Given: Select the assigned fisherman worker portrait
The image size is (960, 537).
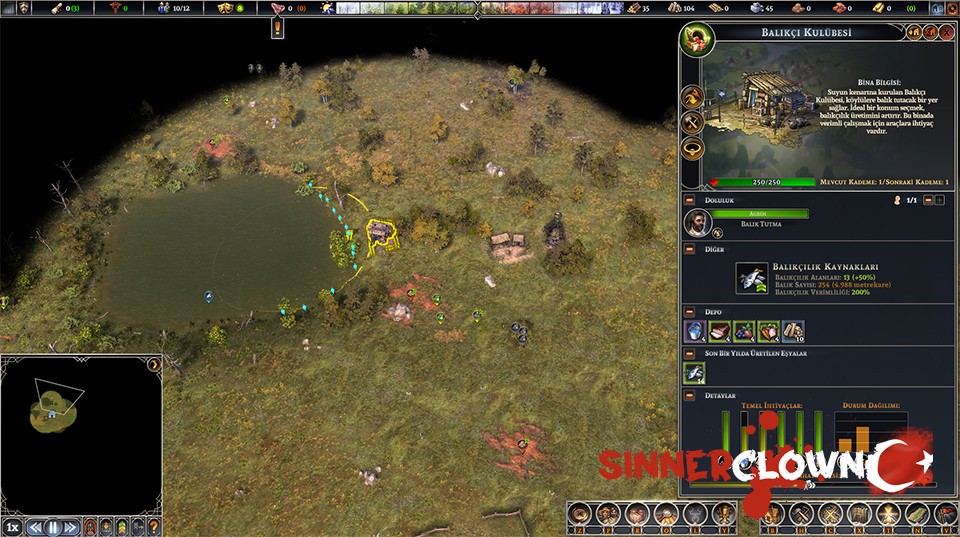Looking at the screenshot, I should coord(697,224).
